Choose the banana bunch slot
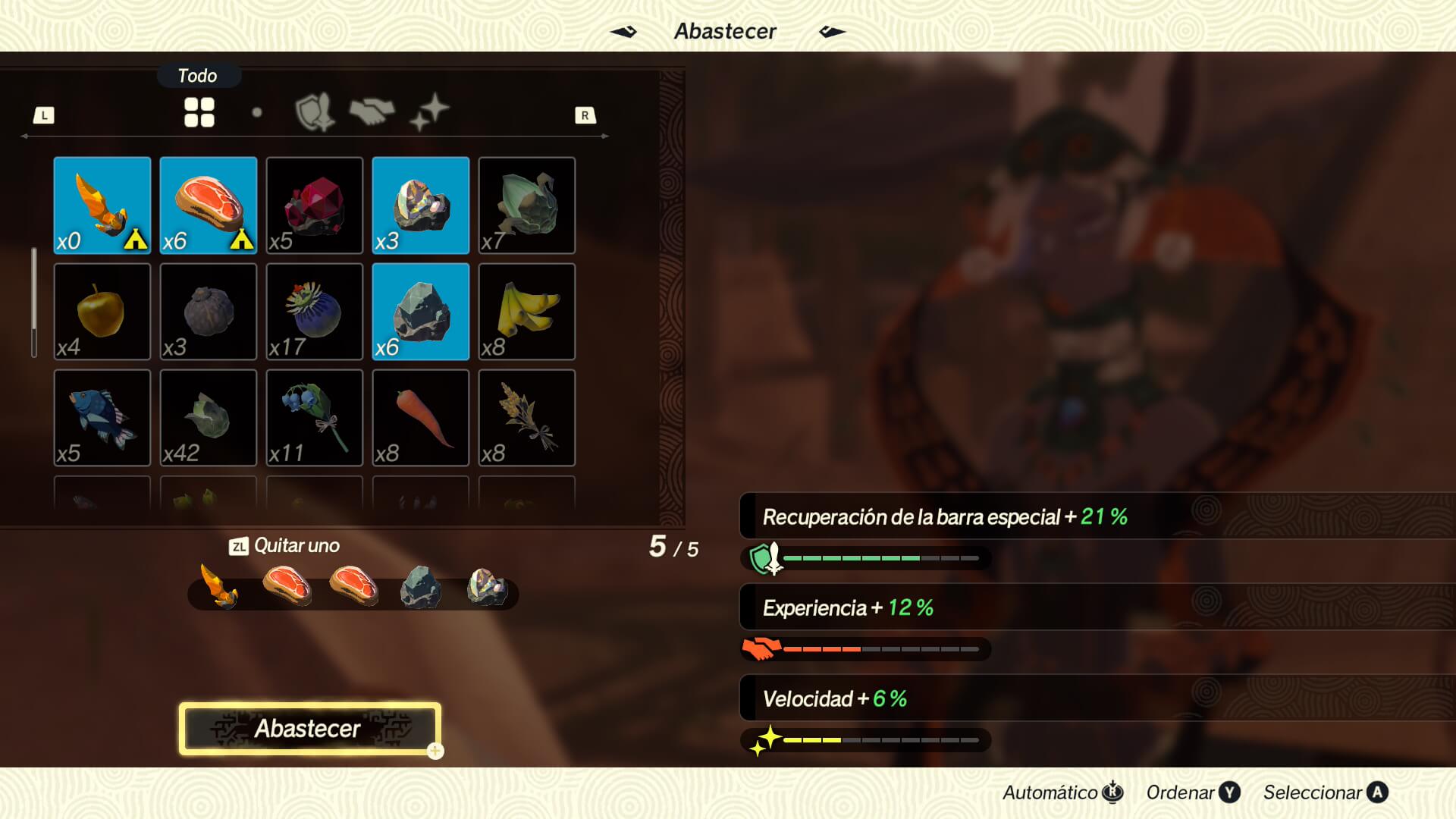1456x819 pixels. 527,312
